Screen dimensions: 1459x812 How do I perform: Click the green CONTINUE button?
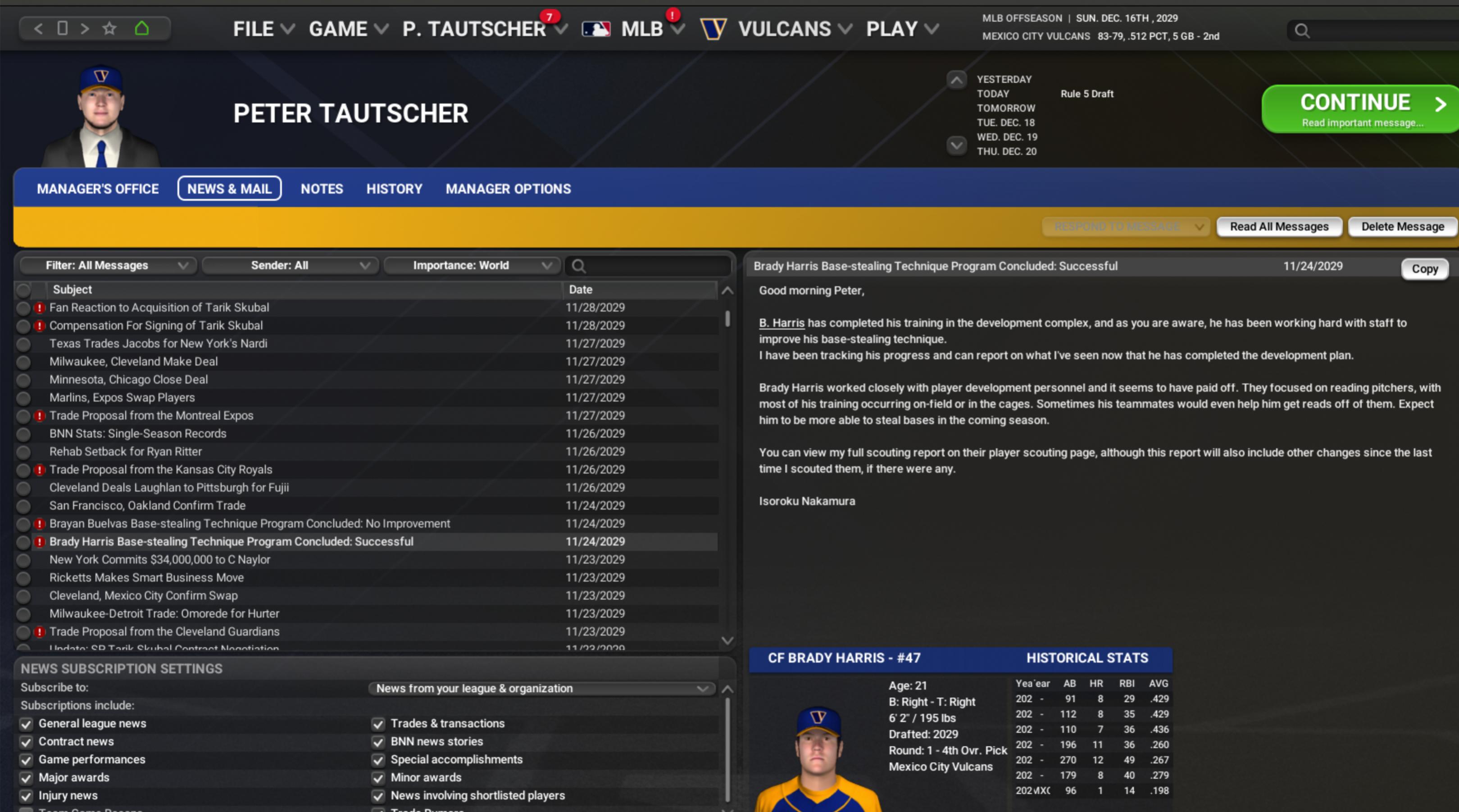1359,109
